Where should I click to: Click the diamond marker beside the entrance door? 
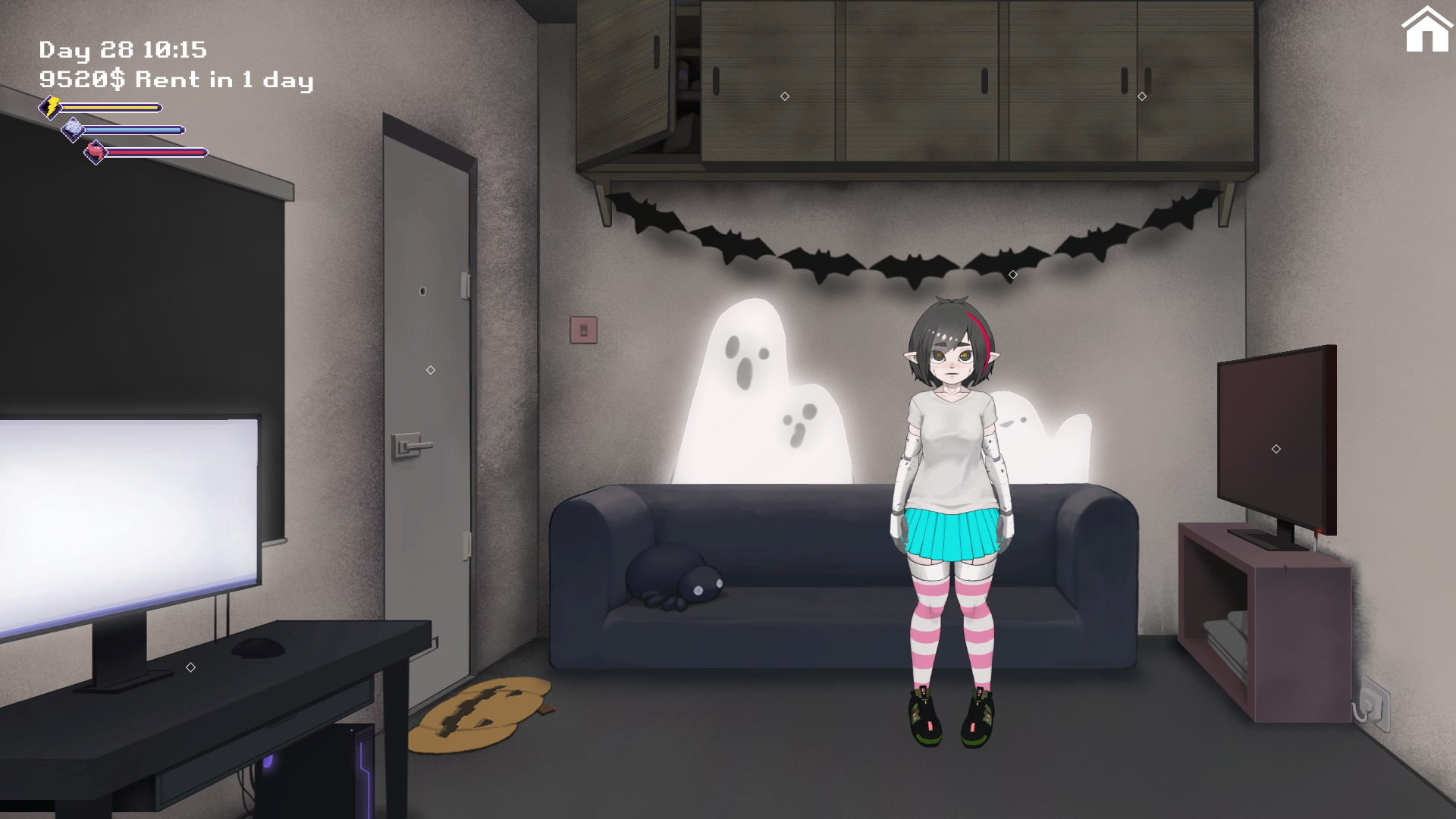(x=430, y=369)
